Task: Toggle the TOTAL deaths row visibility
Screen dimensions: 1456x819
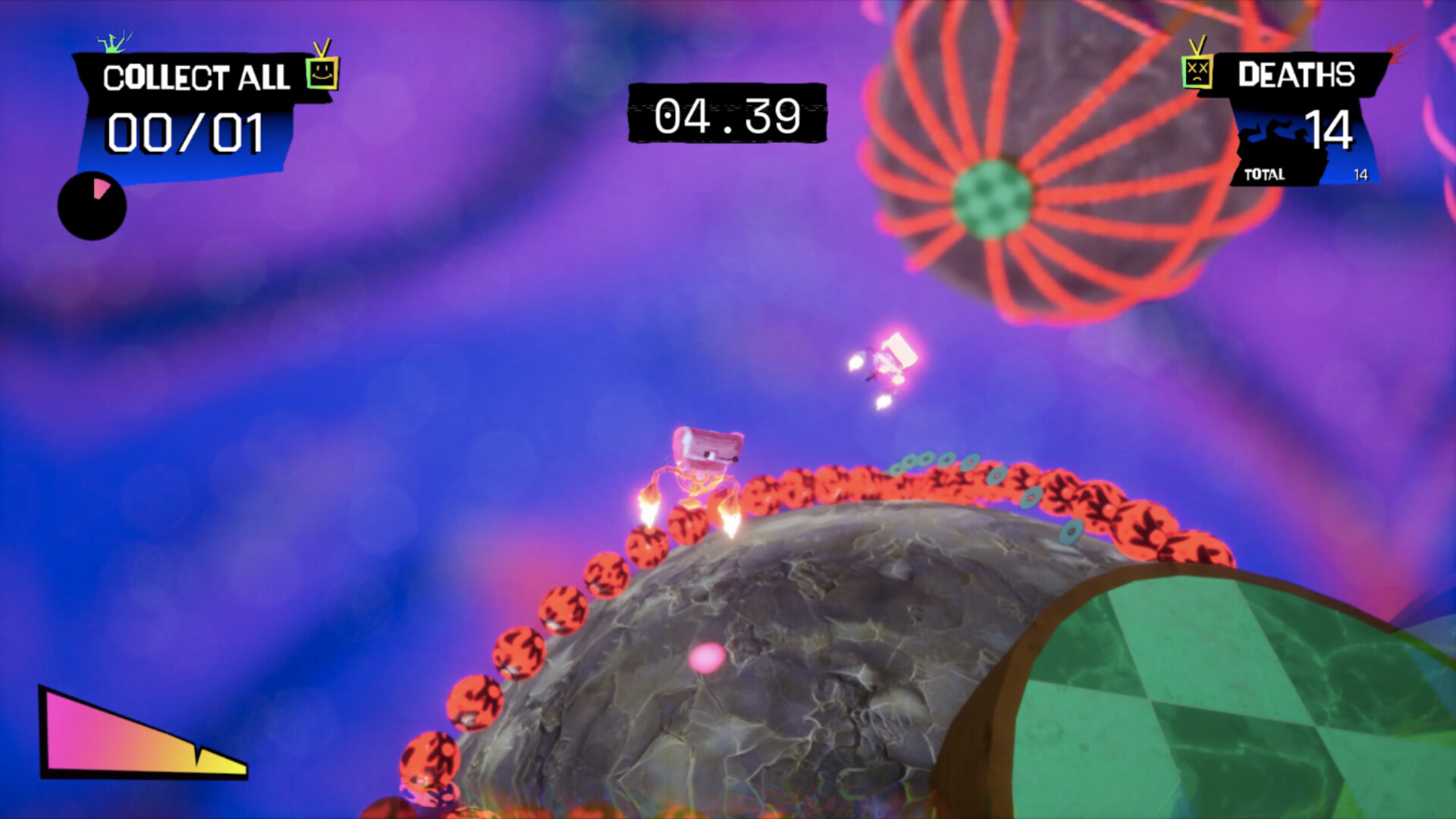Action: (x=1289, y=174)
